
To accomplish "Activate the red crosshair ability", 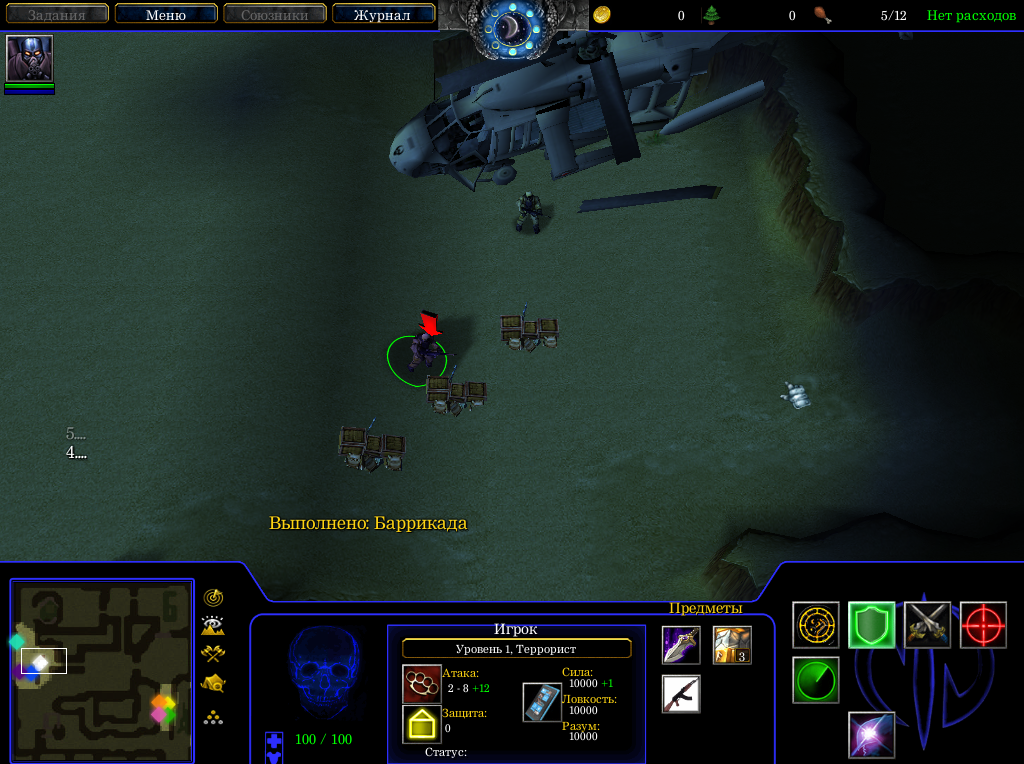I will tap(983, 625).
